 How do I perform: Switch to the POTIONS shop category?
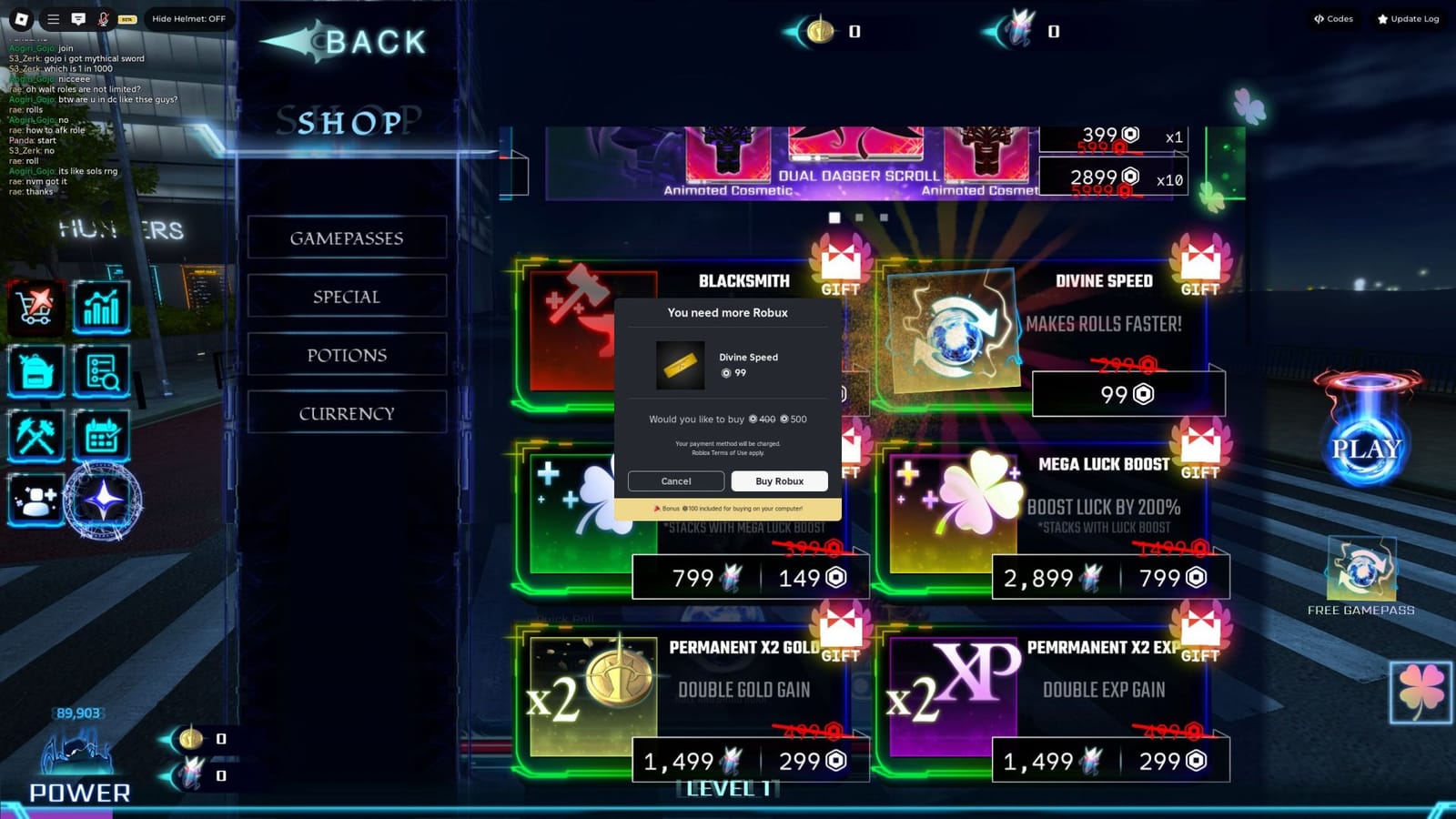coord(346,355)
